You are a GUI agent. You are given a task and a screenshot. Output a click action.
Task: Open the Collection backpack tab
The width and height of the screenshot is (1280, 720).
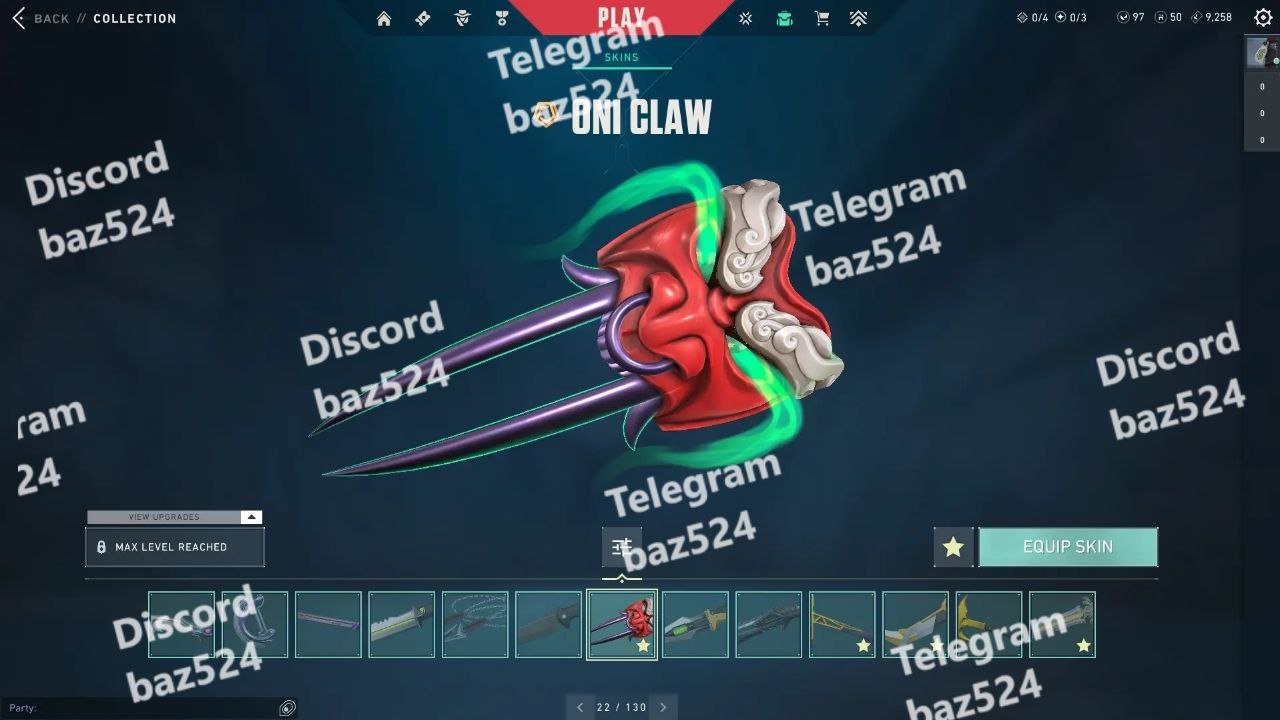(x=784, y=18)
